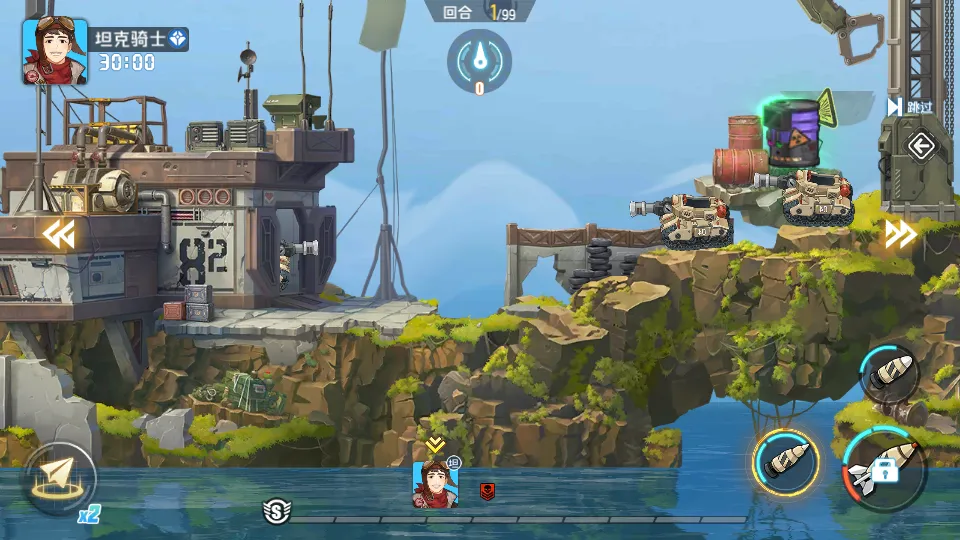Click the red skull enemy turn marker
The image size is (960, 540).
487,491
